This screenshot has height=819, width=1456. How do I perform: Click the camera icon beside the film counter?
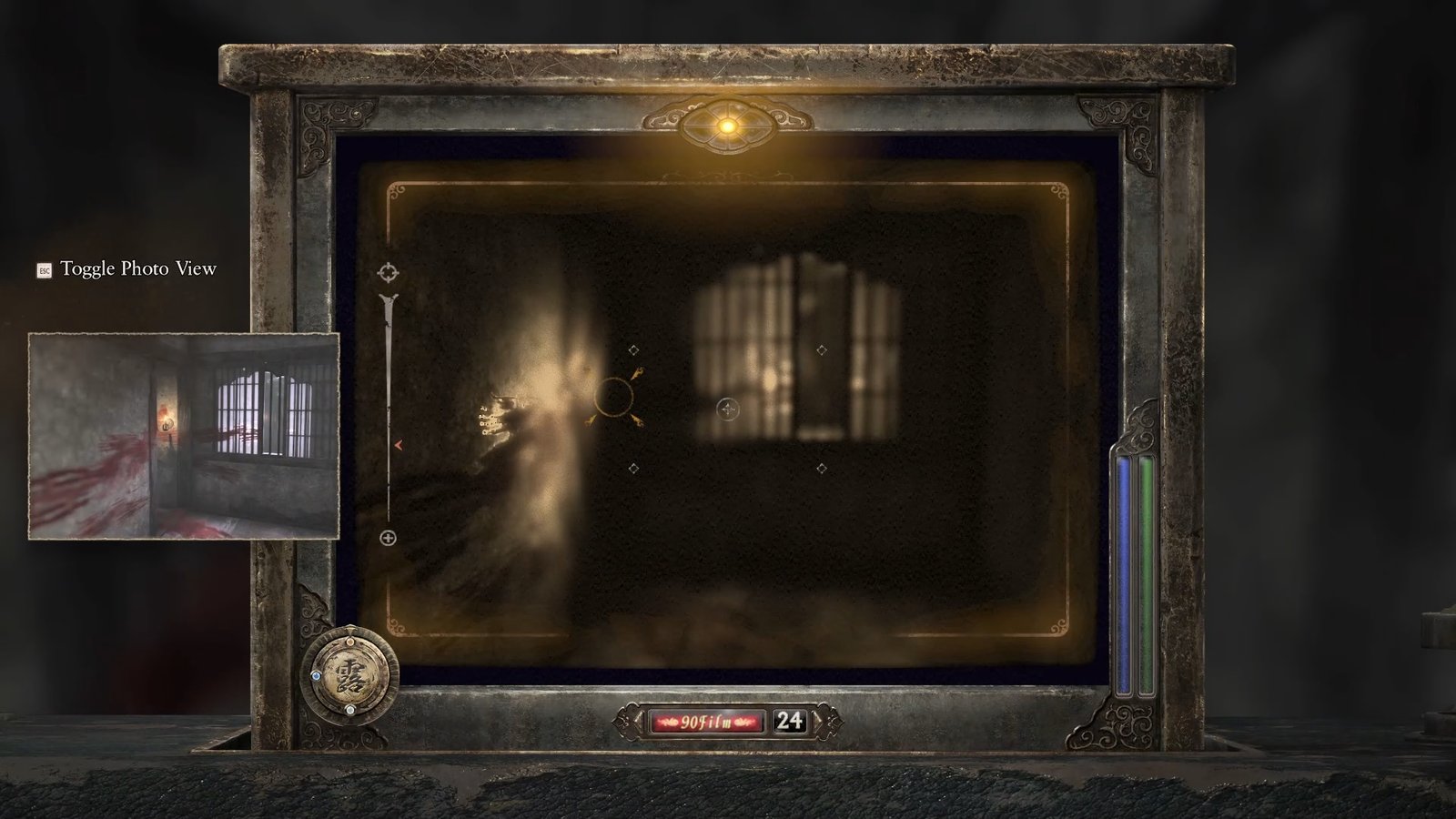click(628, 721)
